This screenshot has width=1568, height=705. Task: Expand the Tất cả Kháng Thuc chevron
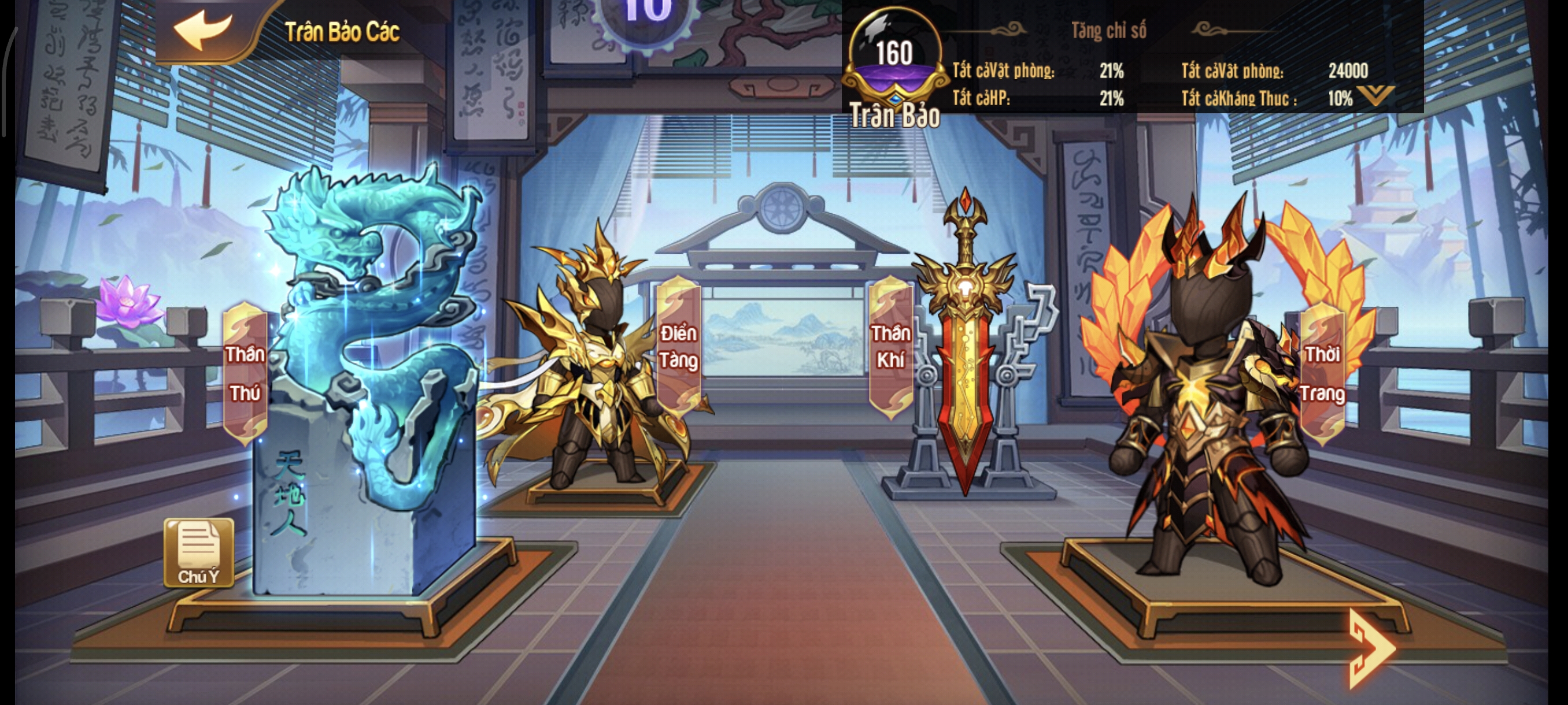click(1377, 95)
